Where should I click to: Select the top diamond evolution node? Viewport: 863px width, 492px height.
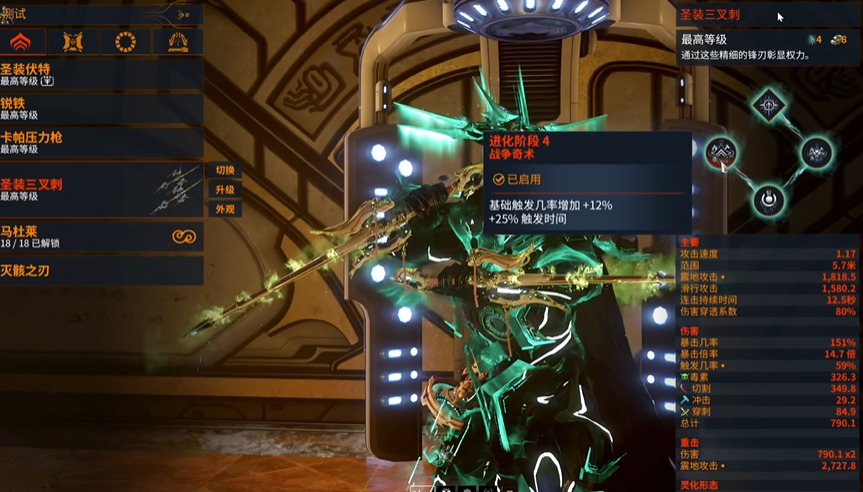tap(768, 104)
